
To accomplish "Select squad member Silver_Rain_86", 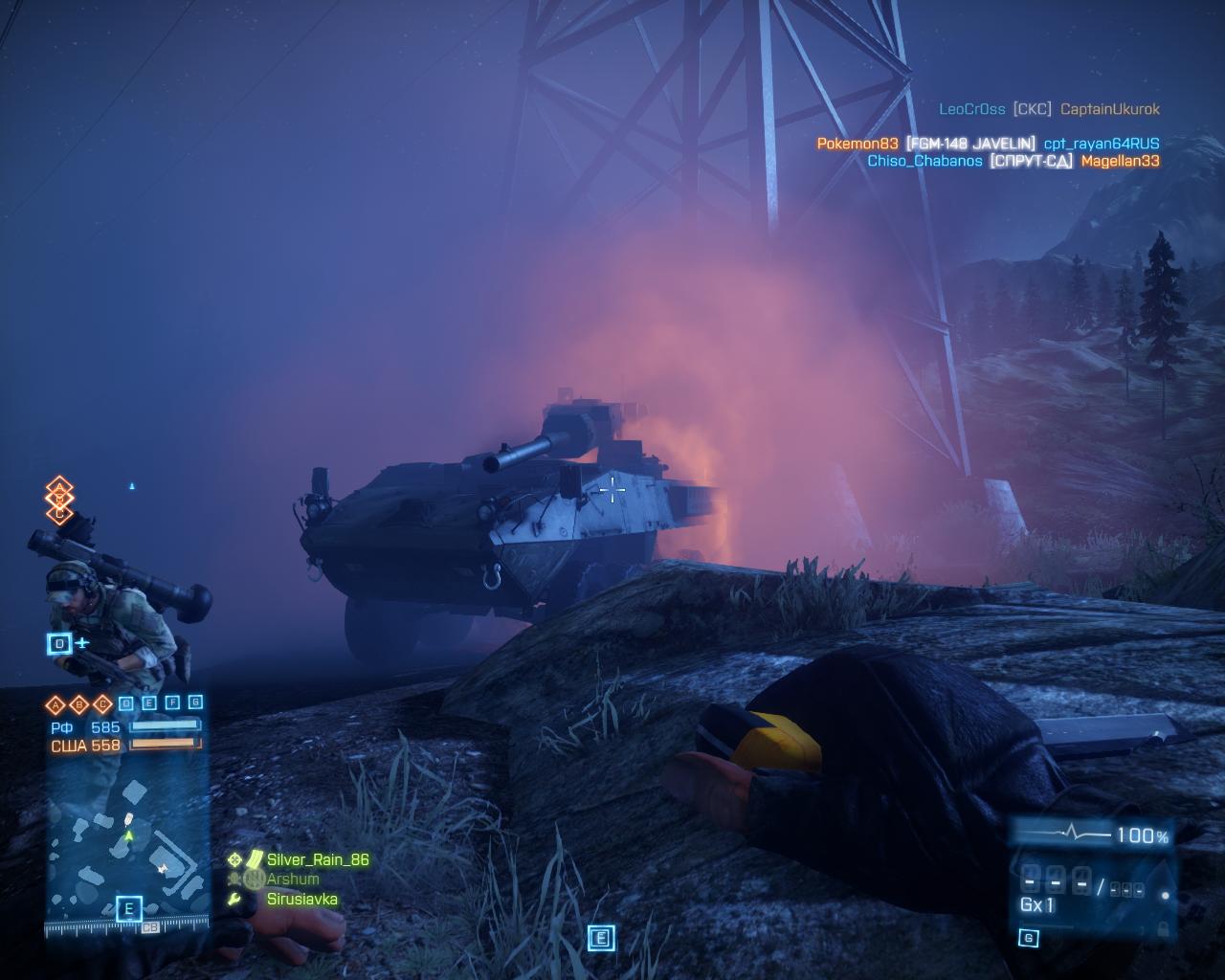I will 318,859.
